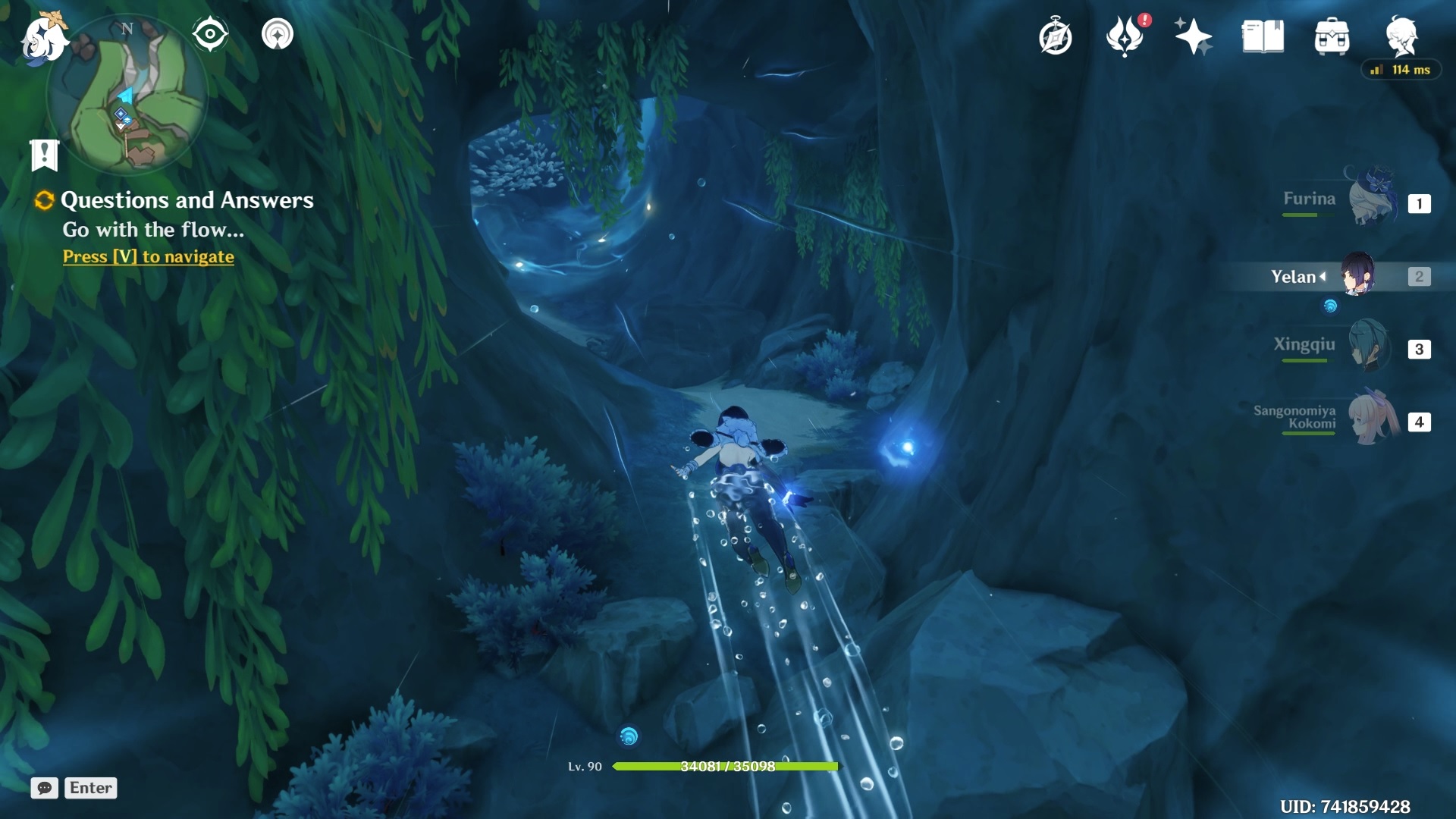The width and height of the screenshot is (1456, 819).
Task: Switch to Xingqiu in party slot 3
Action: point(1370,347)
